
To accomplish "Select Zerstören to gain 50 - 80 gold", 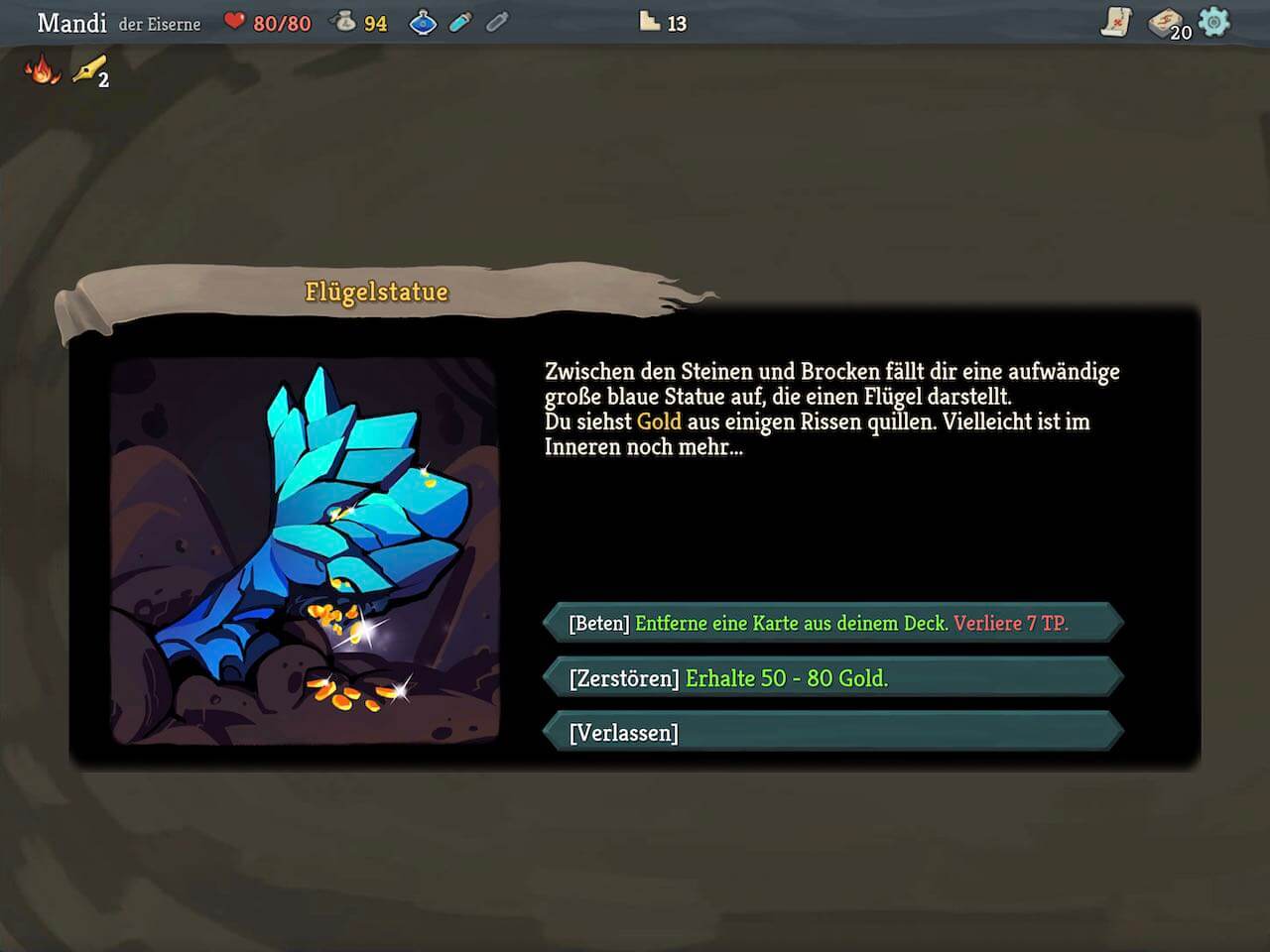I will coord(833,678).
